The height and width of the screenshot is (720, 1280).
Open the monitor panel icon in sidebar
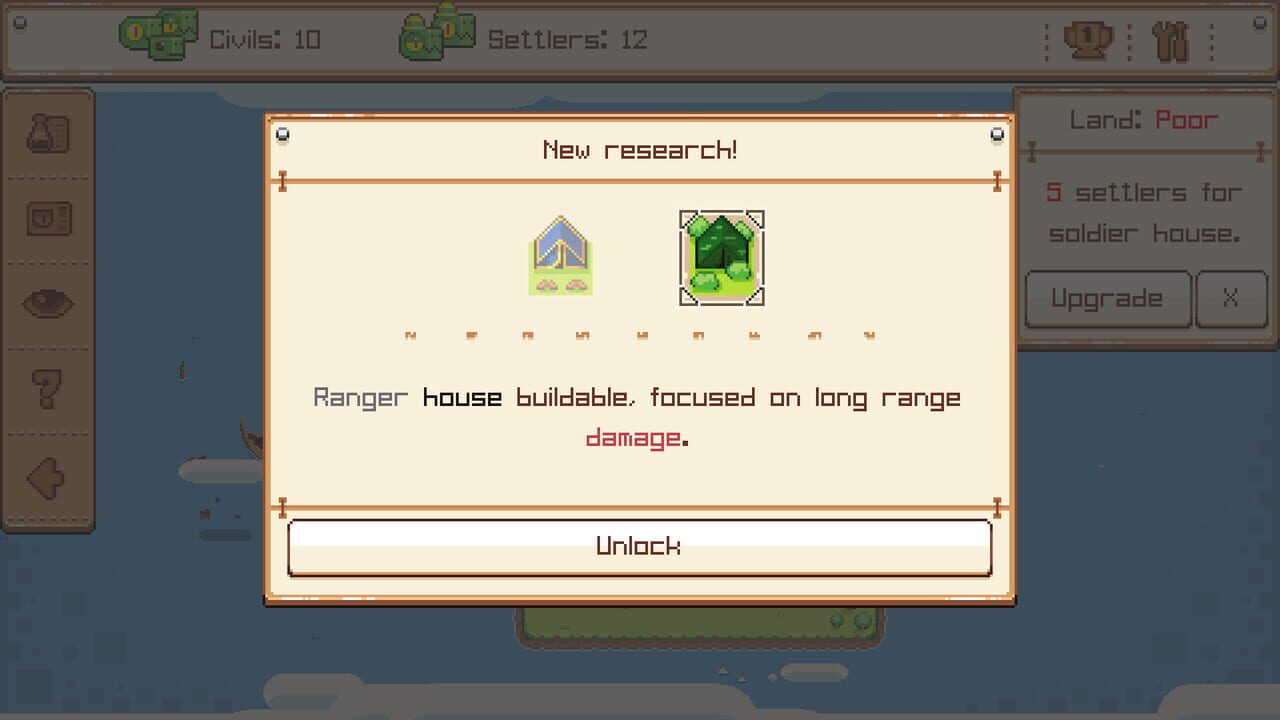[48, 217]
